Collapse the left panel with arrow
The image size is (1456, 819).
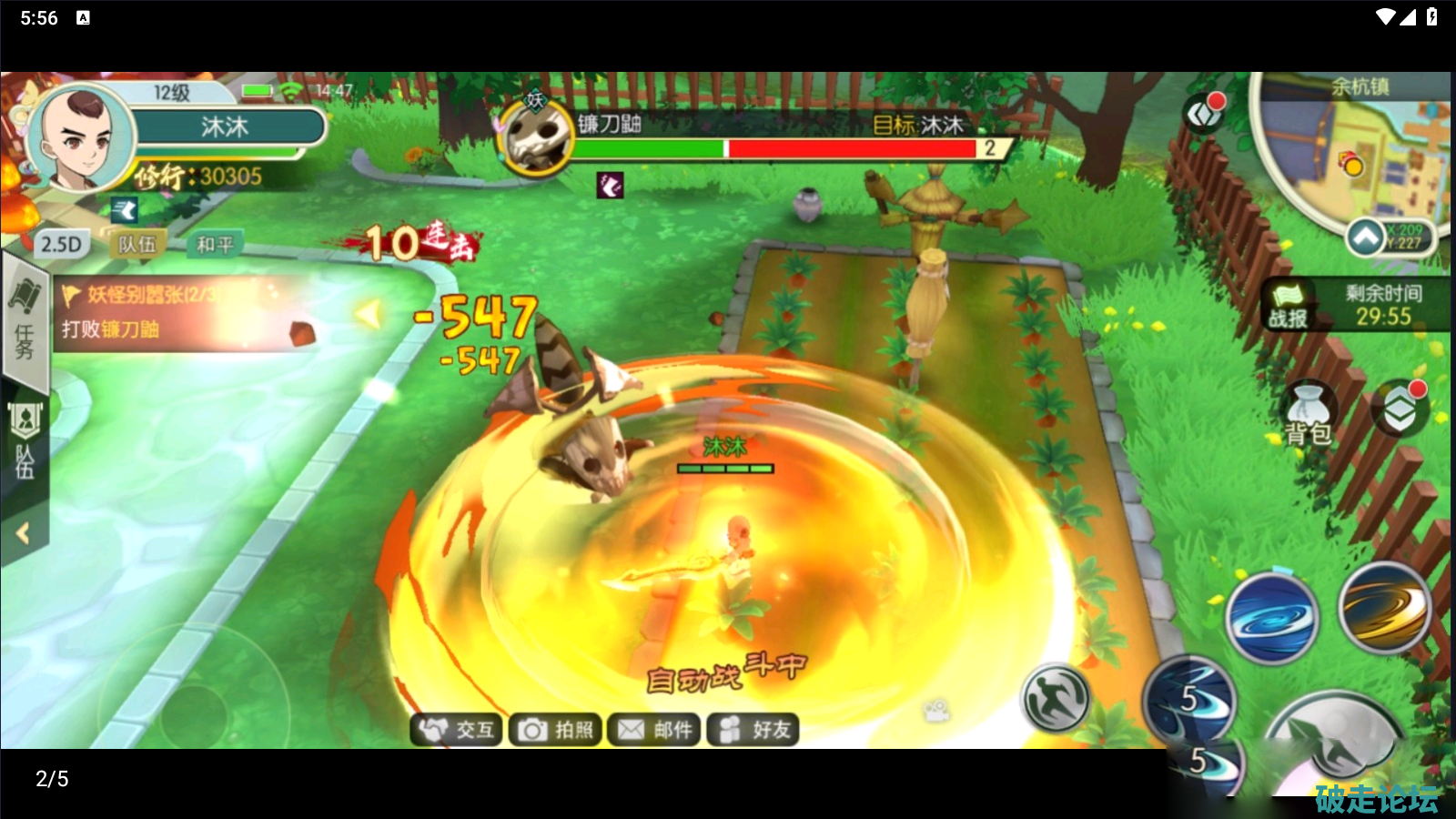(x=24, y=533)
